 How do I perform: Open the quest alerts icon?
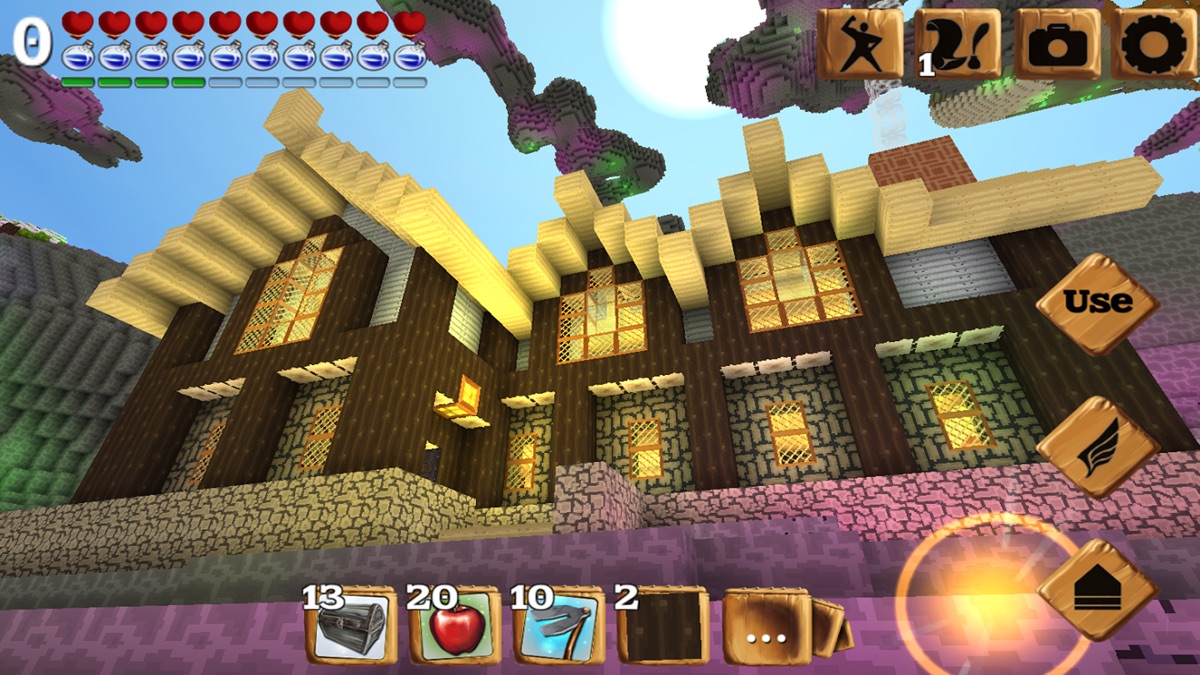click(957, 44)
